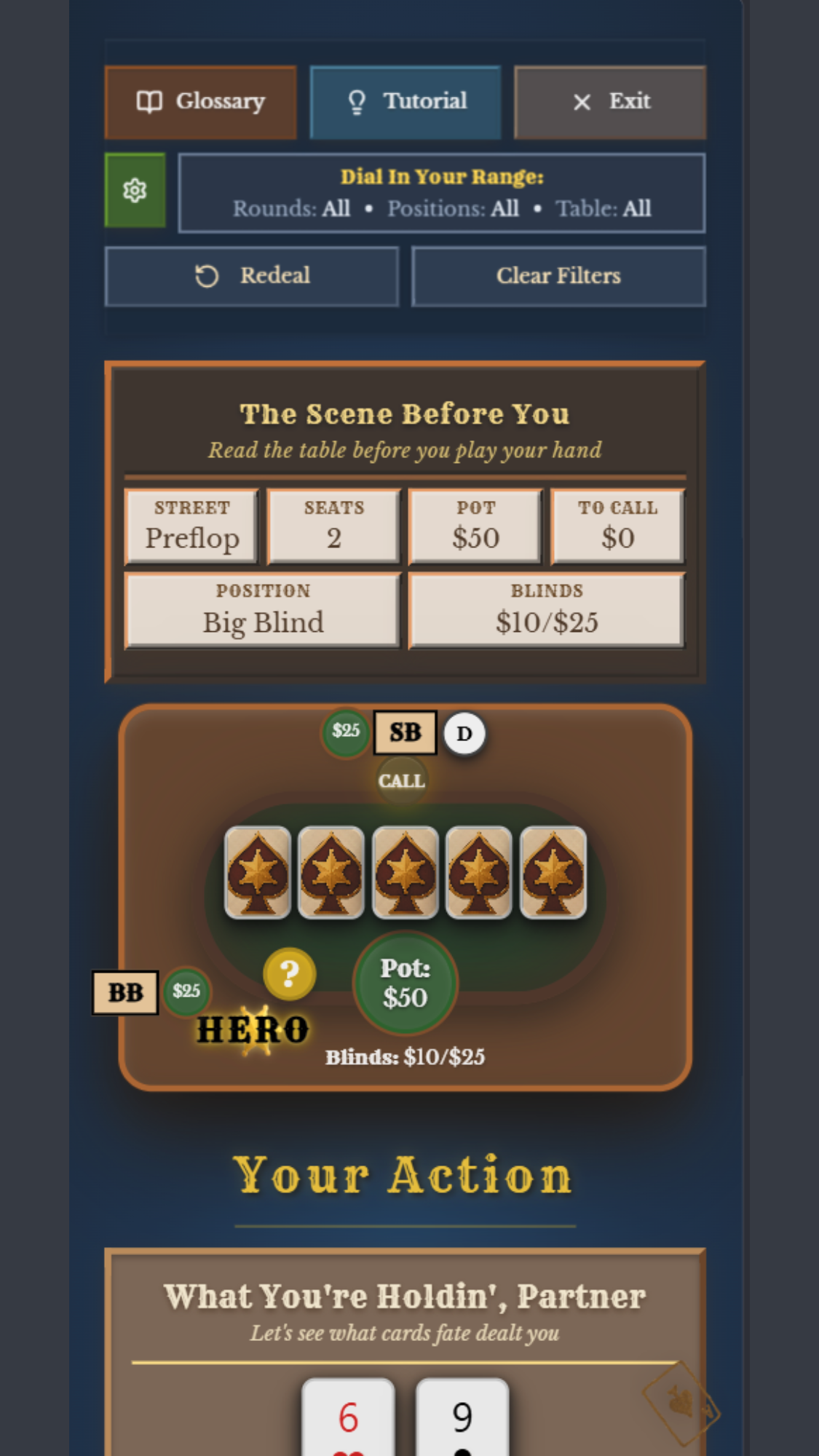819x1456 pixels.
Task: Open the Glossary
Action: [x=200, y=102]
